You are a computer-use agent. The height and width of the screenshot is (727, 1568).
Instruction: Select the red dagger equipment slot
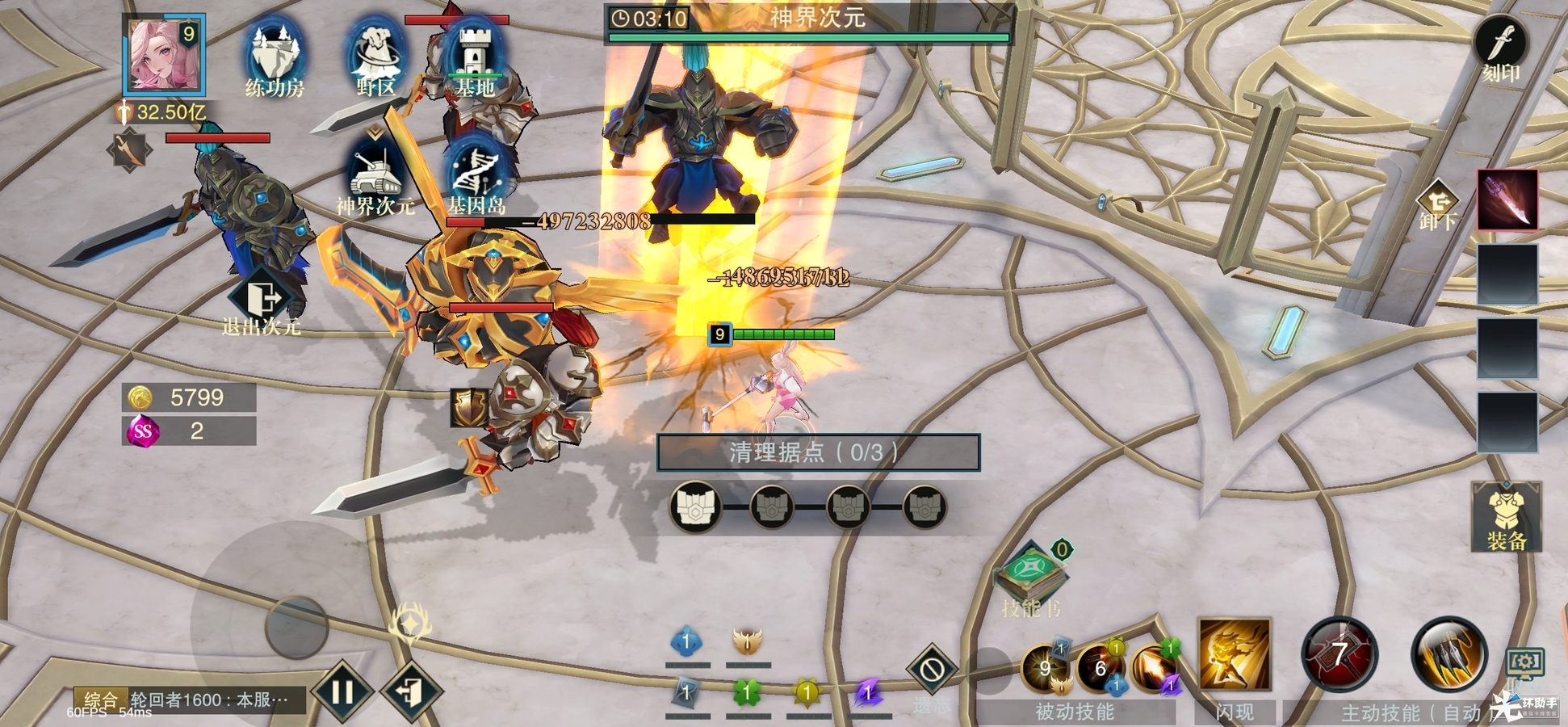pos(1507,200)
